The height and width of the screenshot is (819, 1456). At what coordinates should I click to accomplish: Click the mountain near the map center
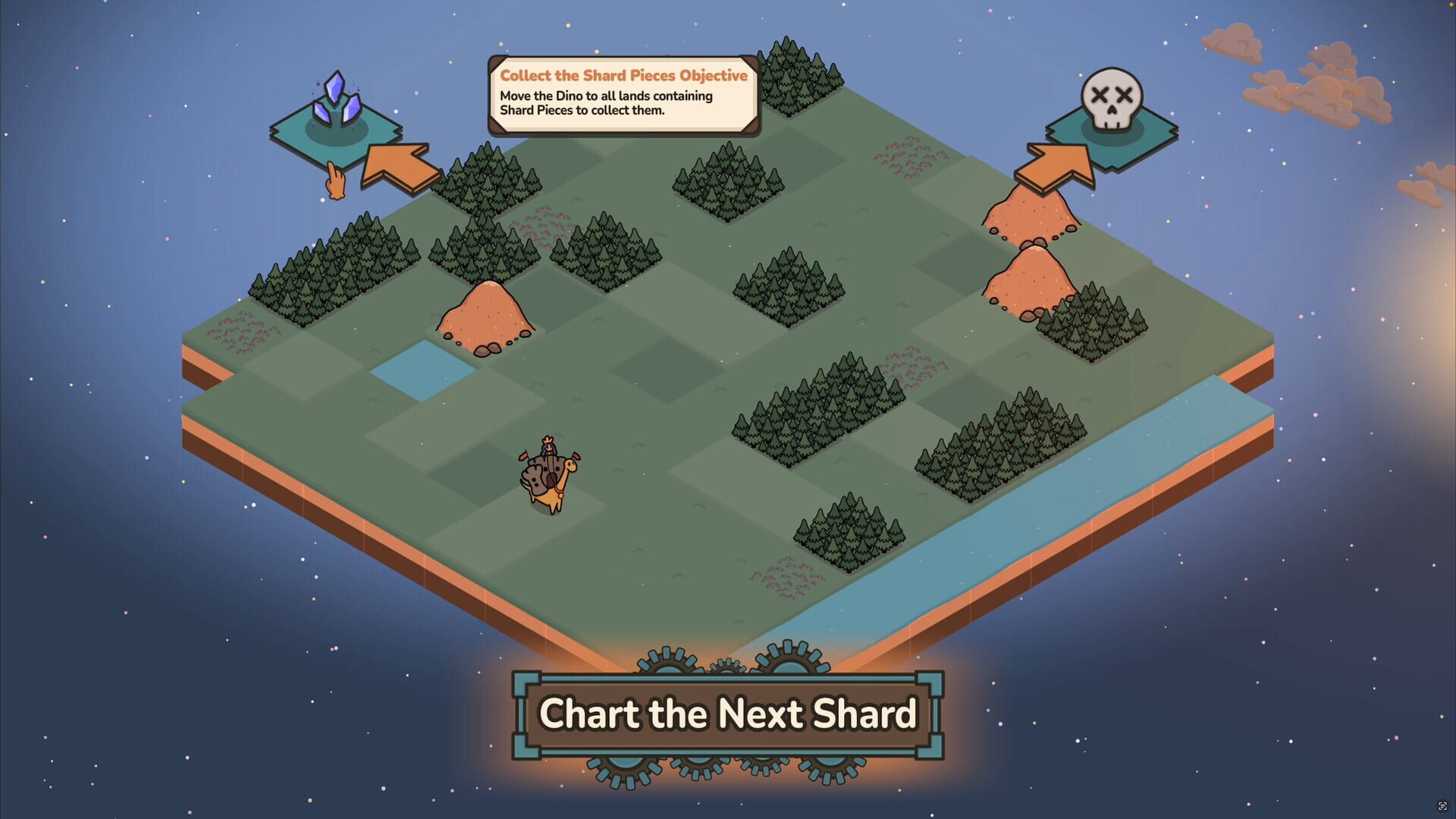point(485,315)
